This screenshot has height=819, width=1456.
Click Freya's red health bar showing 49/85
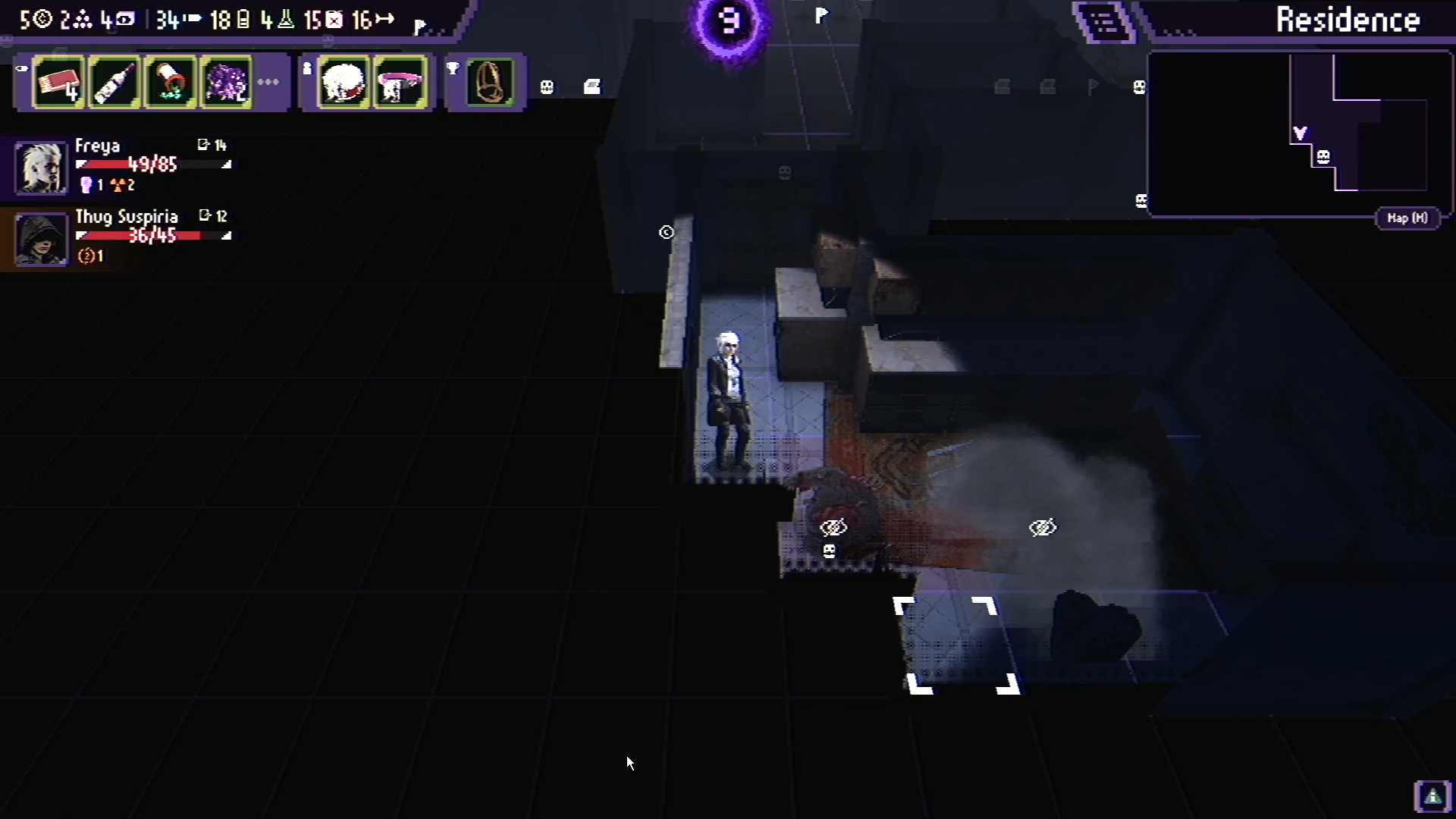coord(152,164)
